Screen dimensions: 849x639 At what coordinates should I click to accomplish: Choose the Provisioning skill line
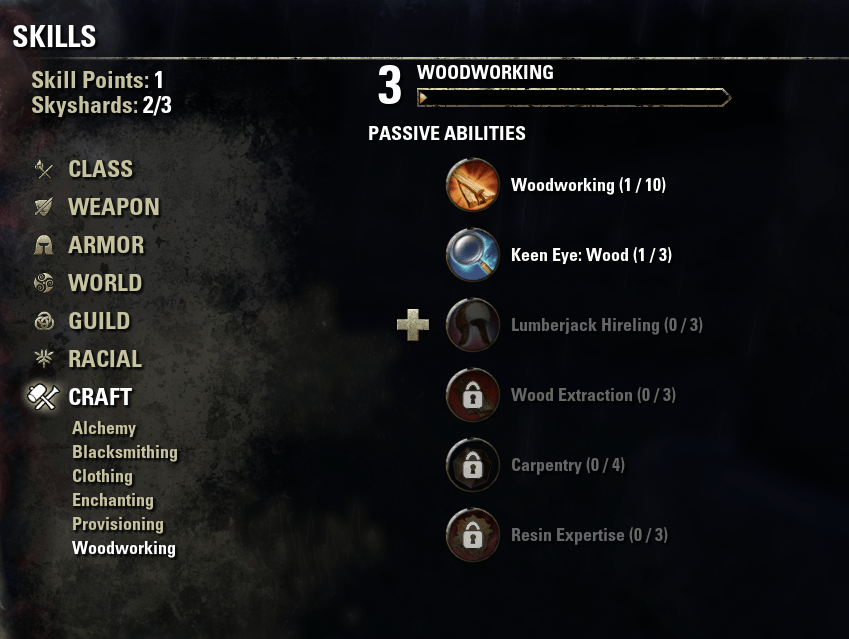coord(118,524)
